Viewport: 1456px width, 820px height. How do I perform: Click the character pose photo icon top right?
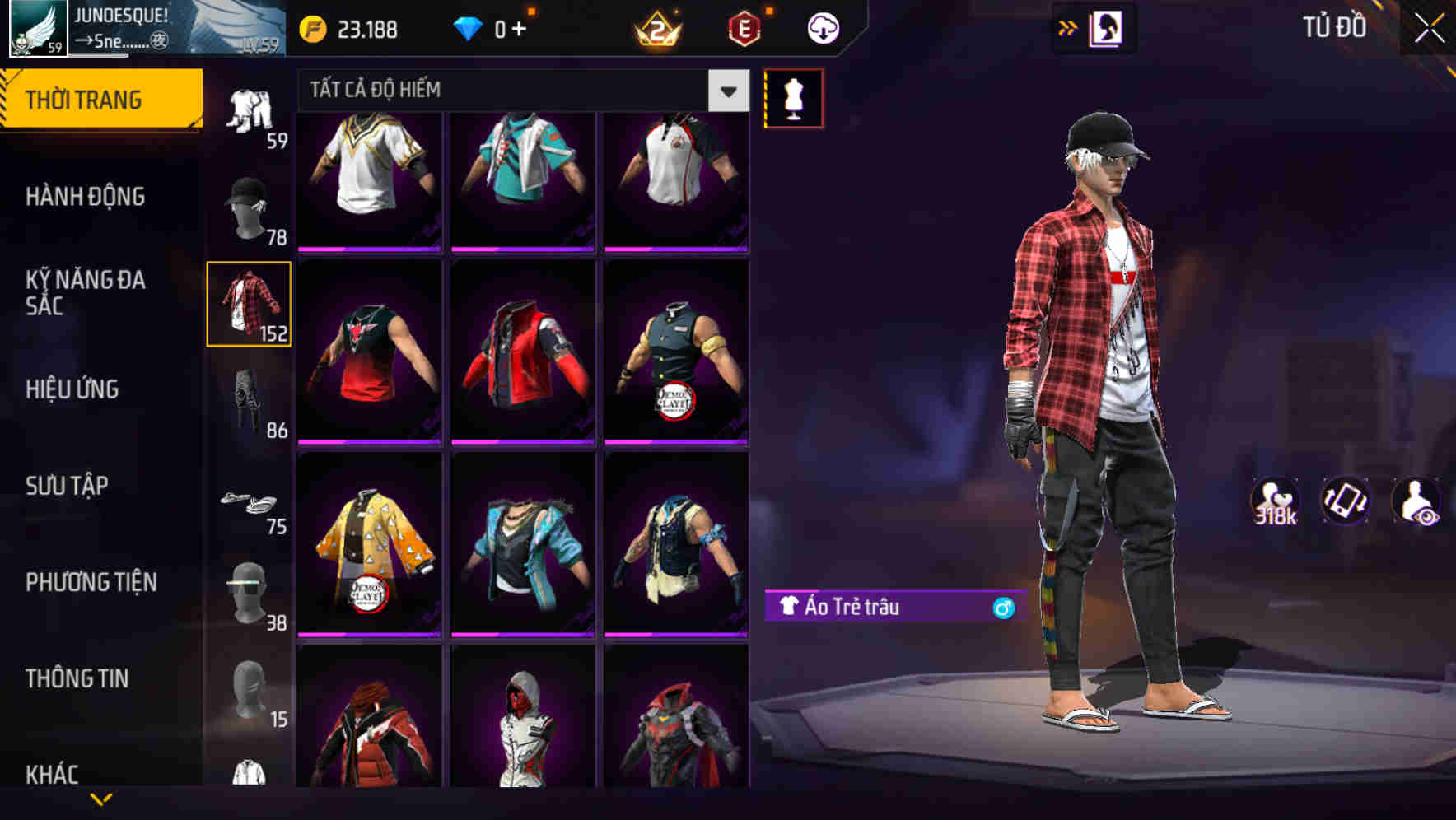pyautogui.click(x=1108, y=27)
